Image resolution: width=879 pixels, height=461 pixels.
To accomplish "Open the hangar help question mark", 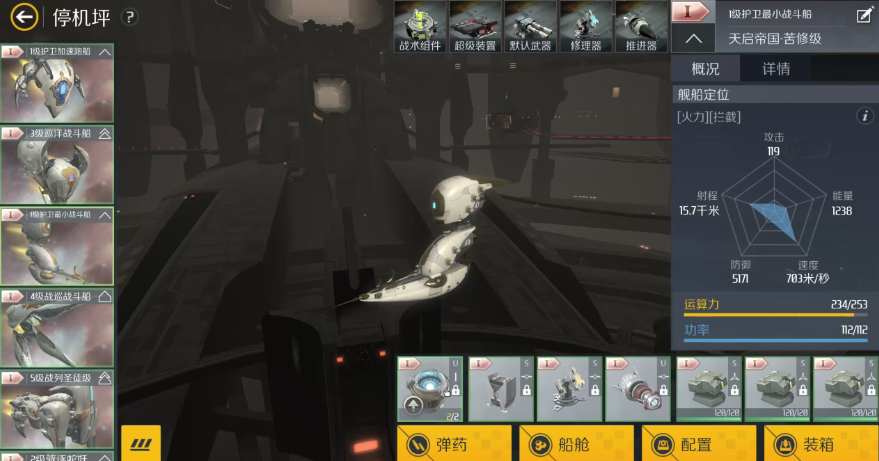I will [x=129, y=17].
